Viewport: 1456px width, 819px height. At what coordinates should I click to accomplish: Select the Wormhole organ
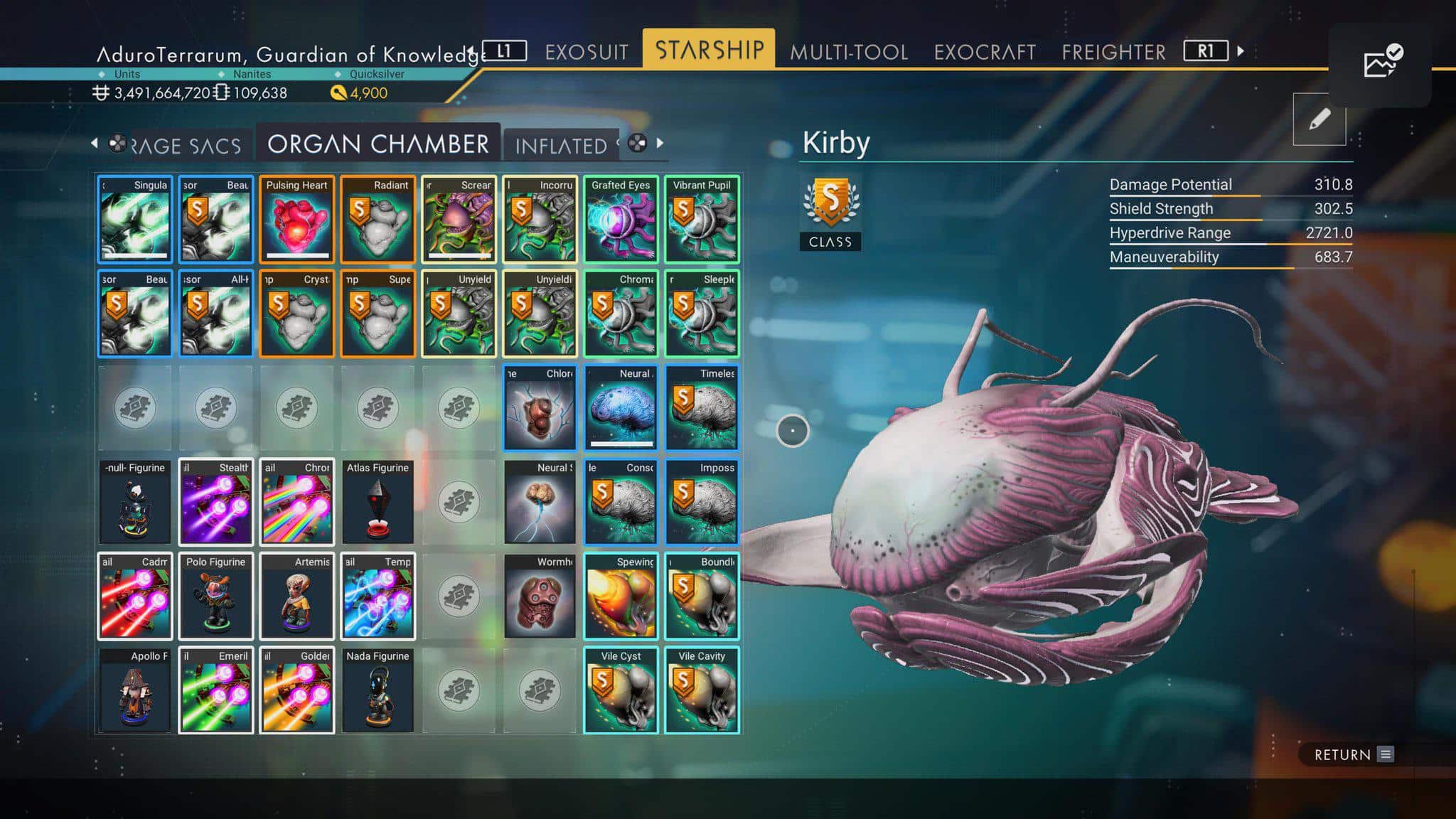point(540,596)
